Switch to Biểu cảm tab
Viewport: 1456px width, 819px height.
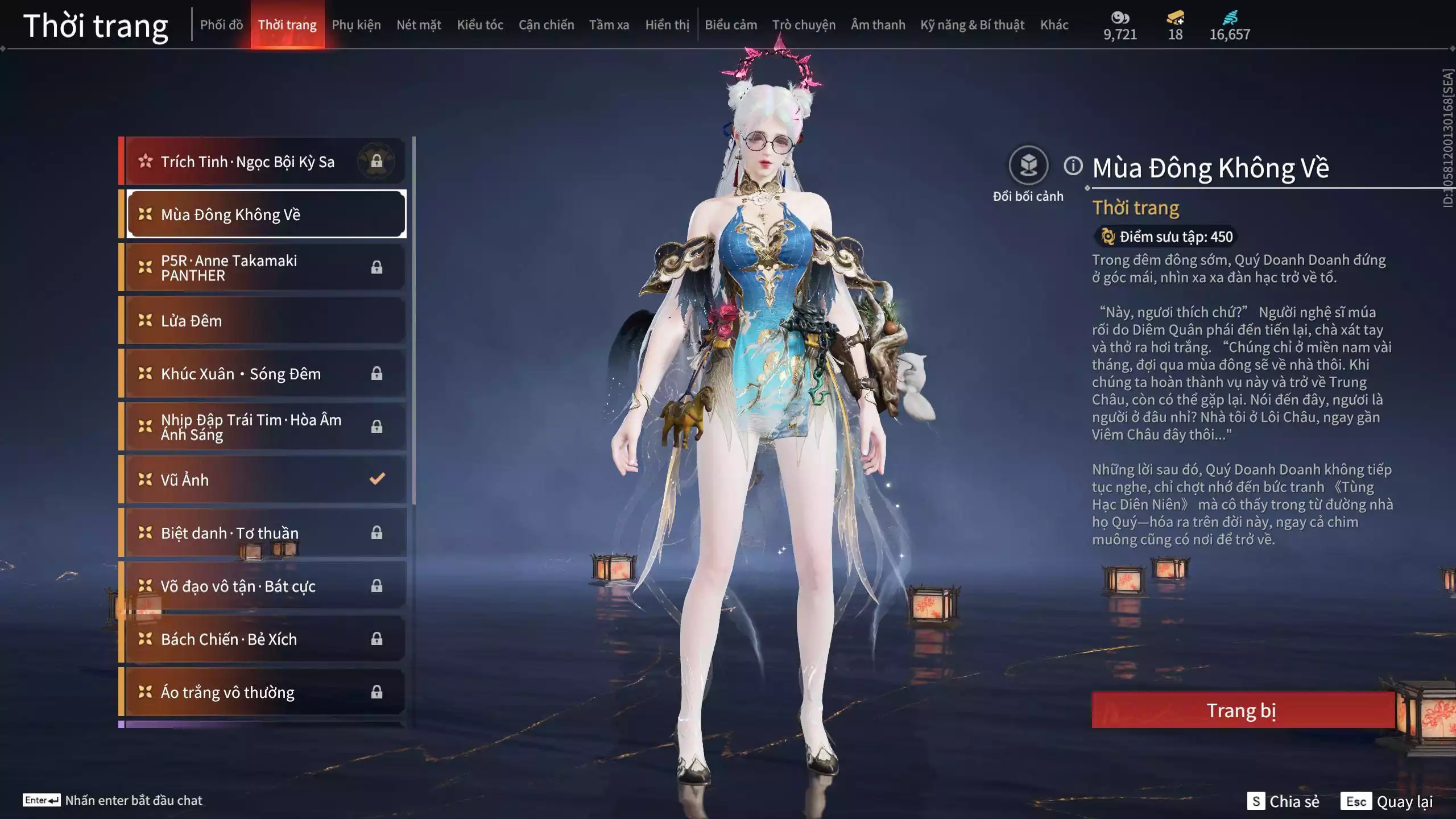click(731, 25)
